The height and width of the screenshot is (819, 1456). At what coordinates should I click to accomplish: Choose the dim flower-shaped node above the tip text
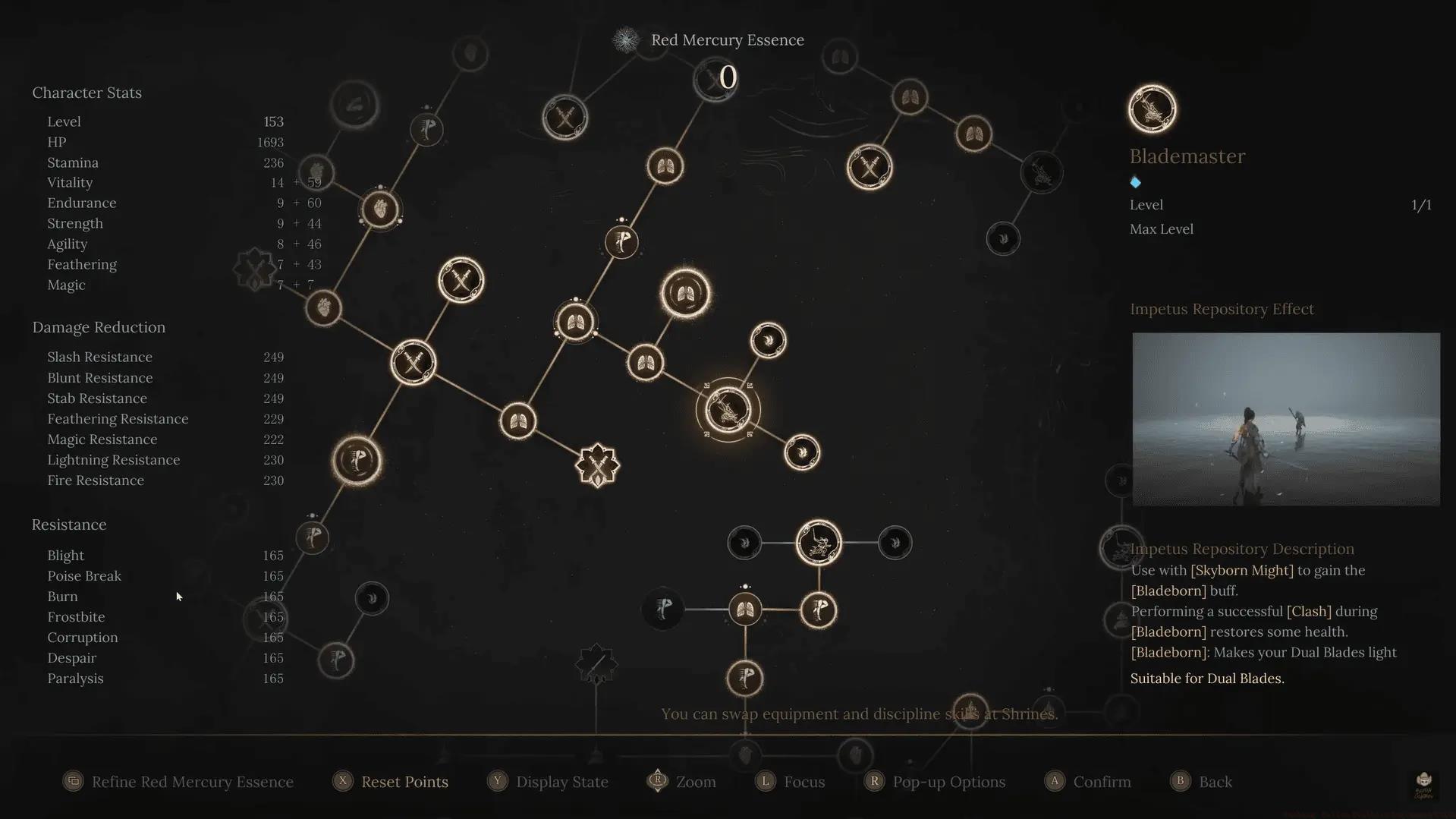tap(596, 664)
